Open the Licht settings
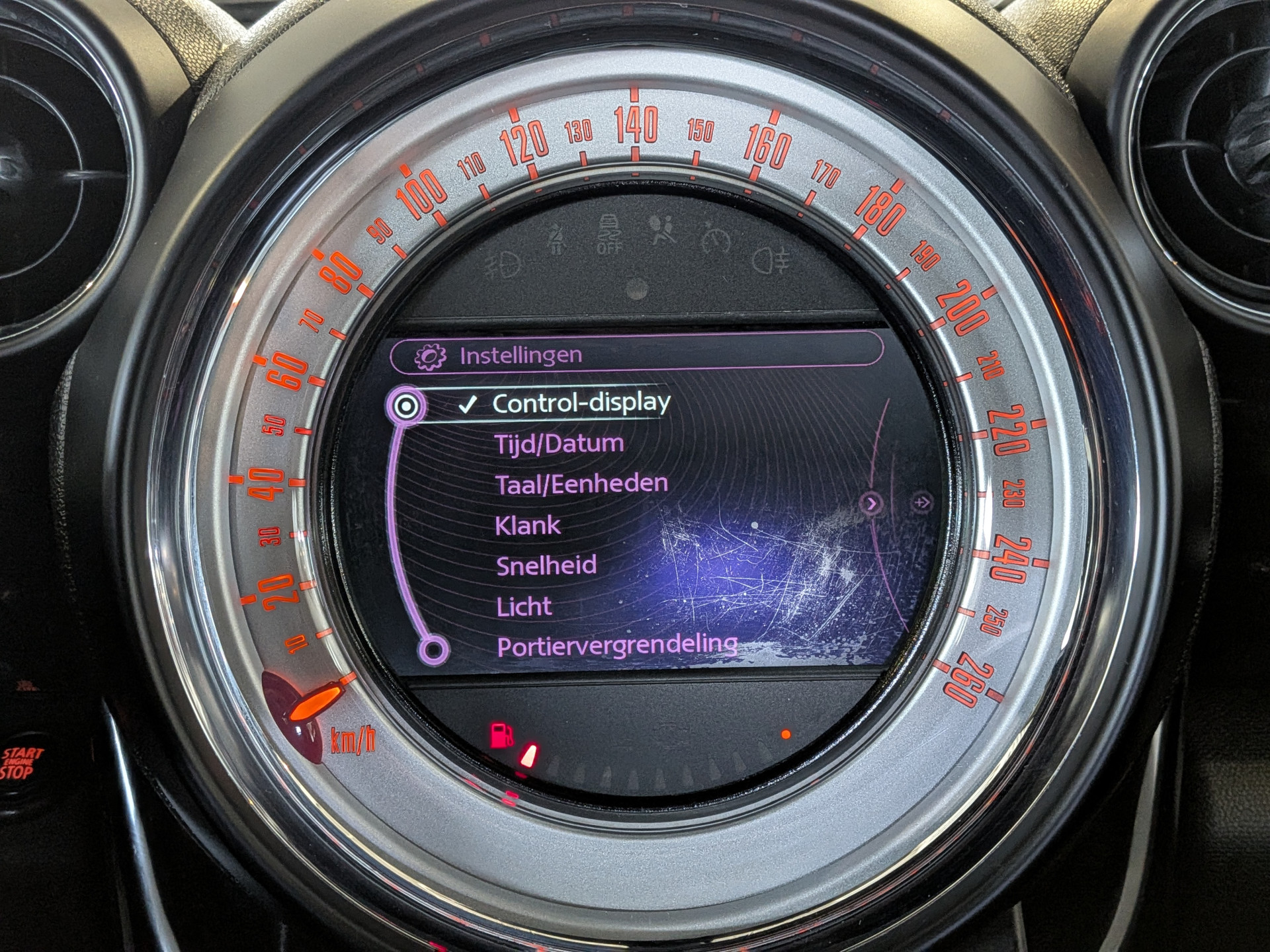This screenshot has width=1270, height=952. [524, 606]
